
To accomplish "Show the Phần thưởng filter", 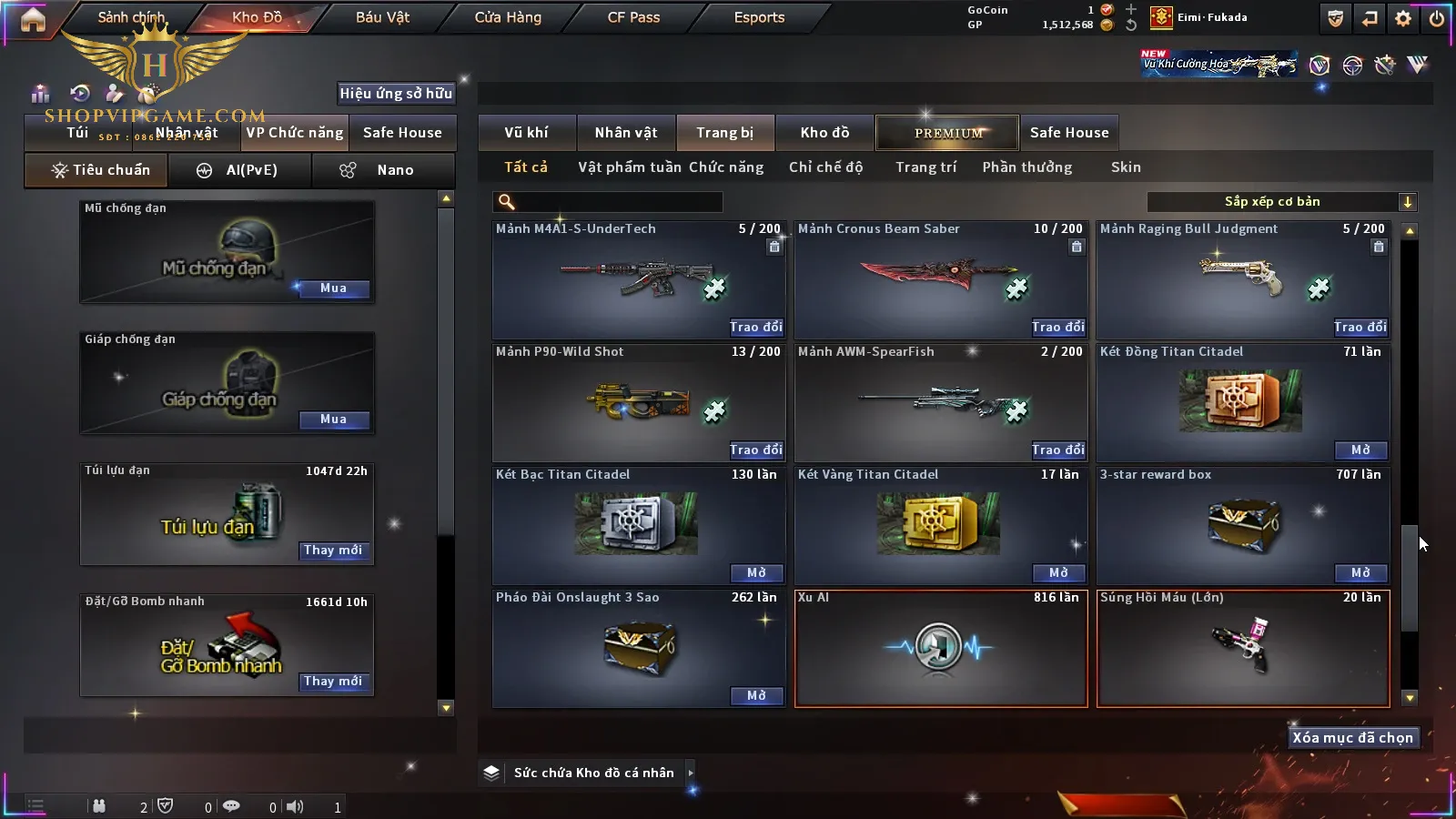I will coord(1026,167).
